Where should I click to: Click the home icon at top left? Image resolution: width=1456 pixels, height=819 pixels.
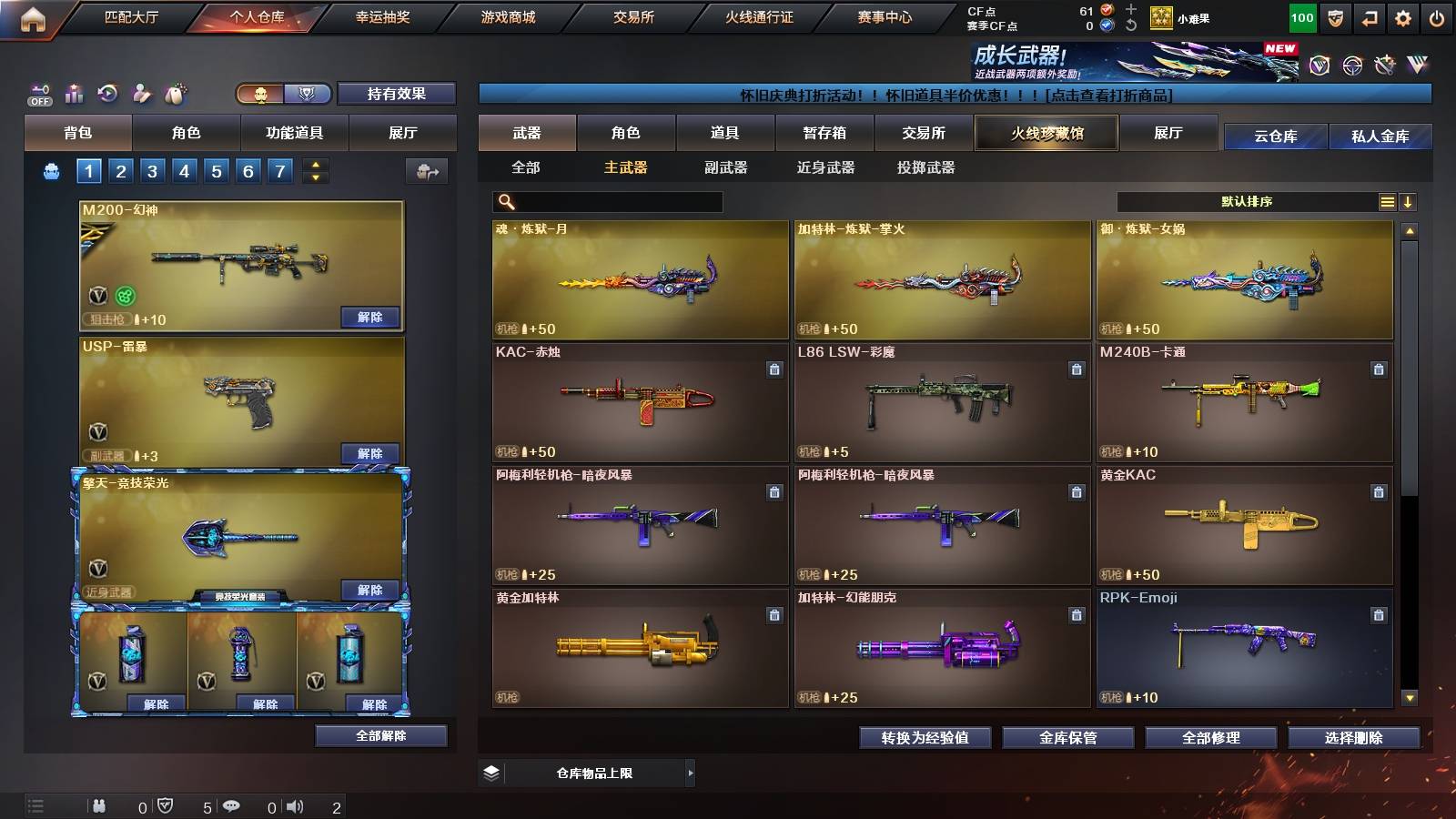[x=34, y=18]
